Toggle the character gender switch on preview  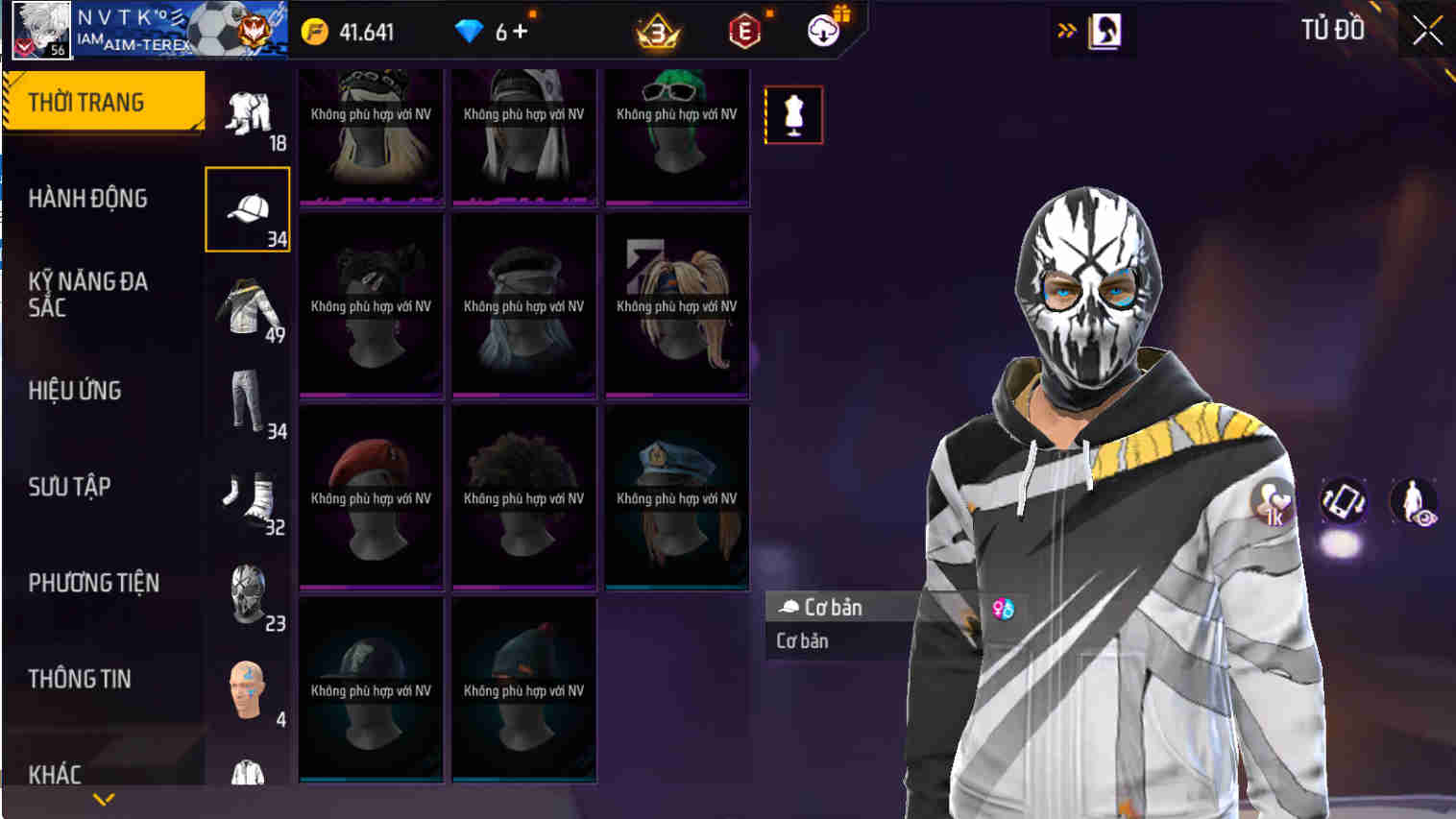pos(1002,607)
